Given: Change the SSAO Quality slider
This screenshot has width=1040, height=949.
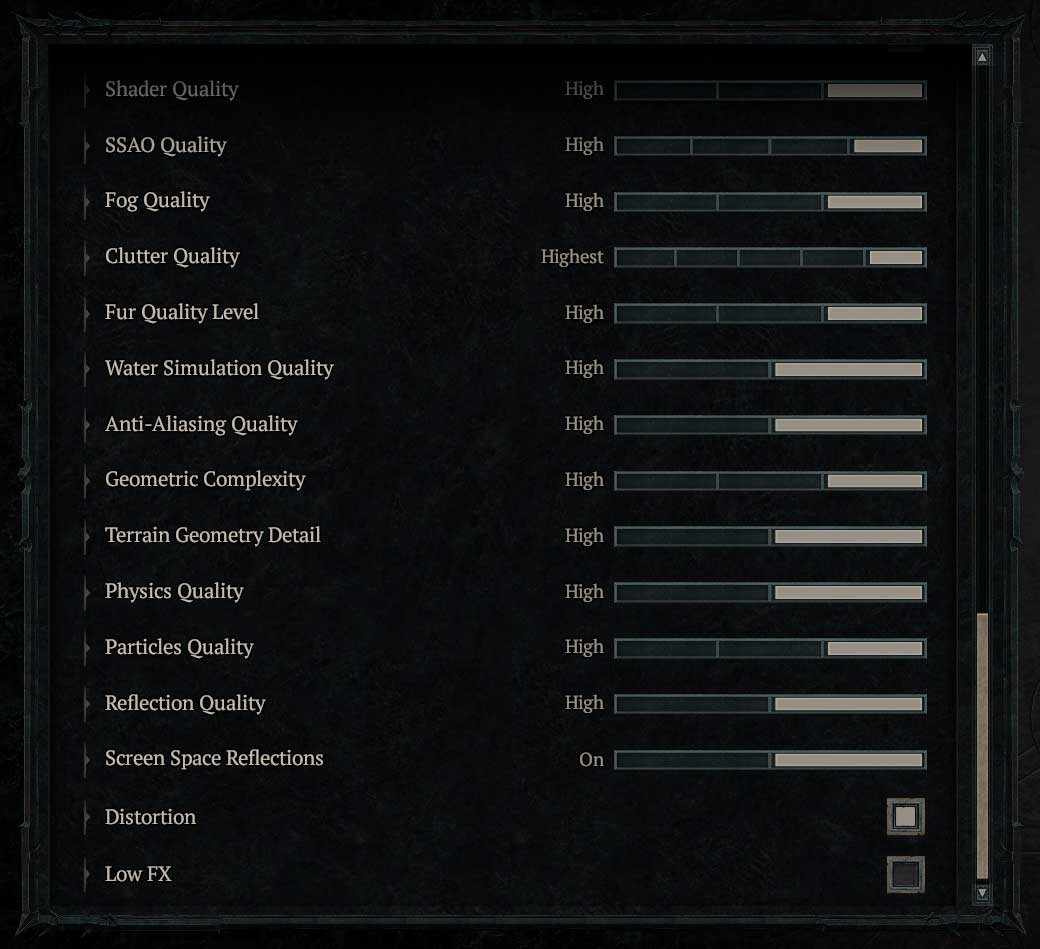Looking at the screenshot, I should coord(770,146).
